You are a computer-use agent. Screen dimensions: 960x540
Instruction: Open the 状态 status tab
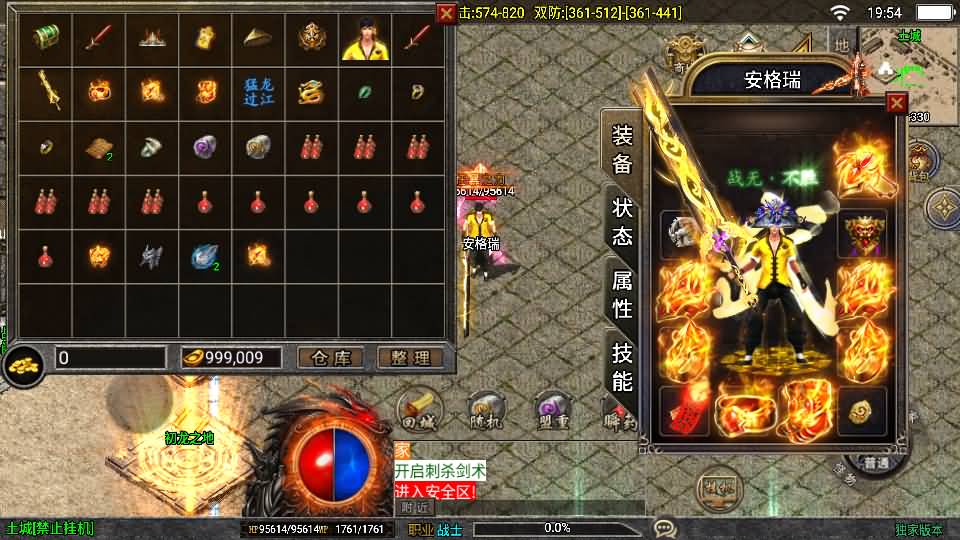click(622, 222)
